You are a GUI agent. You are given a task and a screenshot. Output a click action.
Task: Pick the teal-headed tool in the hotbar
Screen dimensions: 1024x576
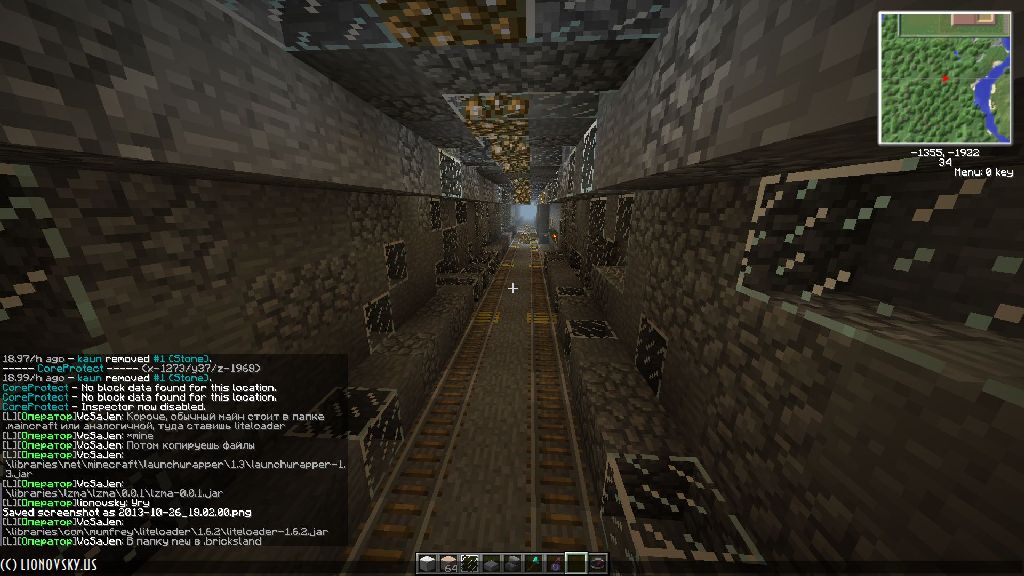click(x=535, y=563)
